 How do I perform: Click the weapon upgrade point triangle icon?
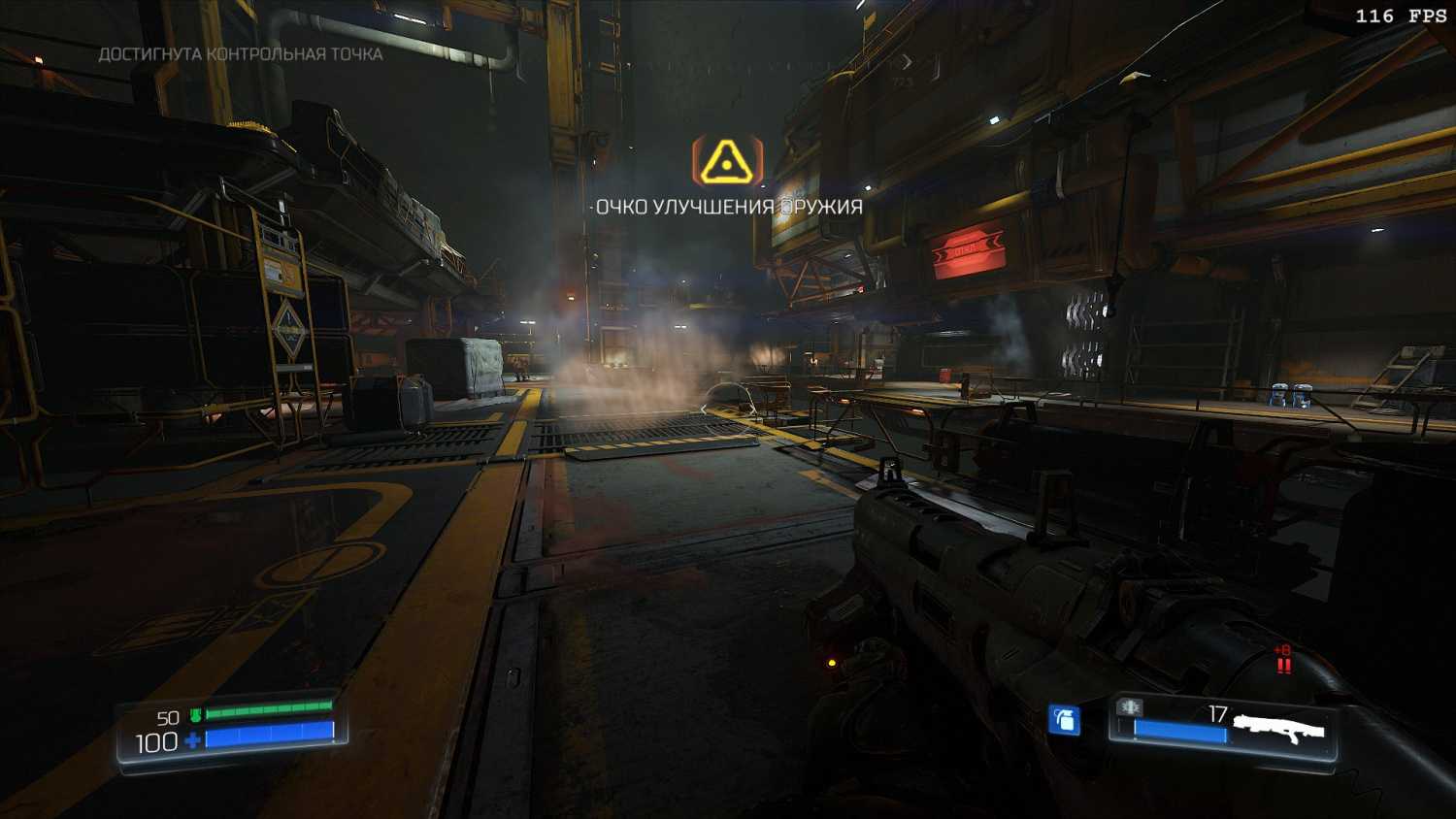click(726, 161)
